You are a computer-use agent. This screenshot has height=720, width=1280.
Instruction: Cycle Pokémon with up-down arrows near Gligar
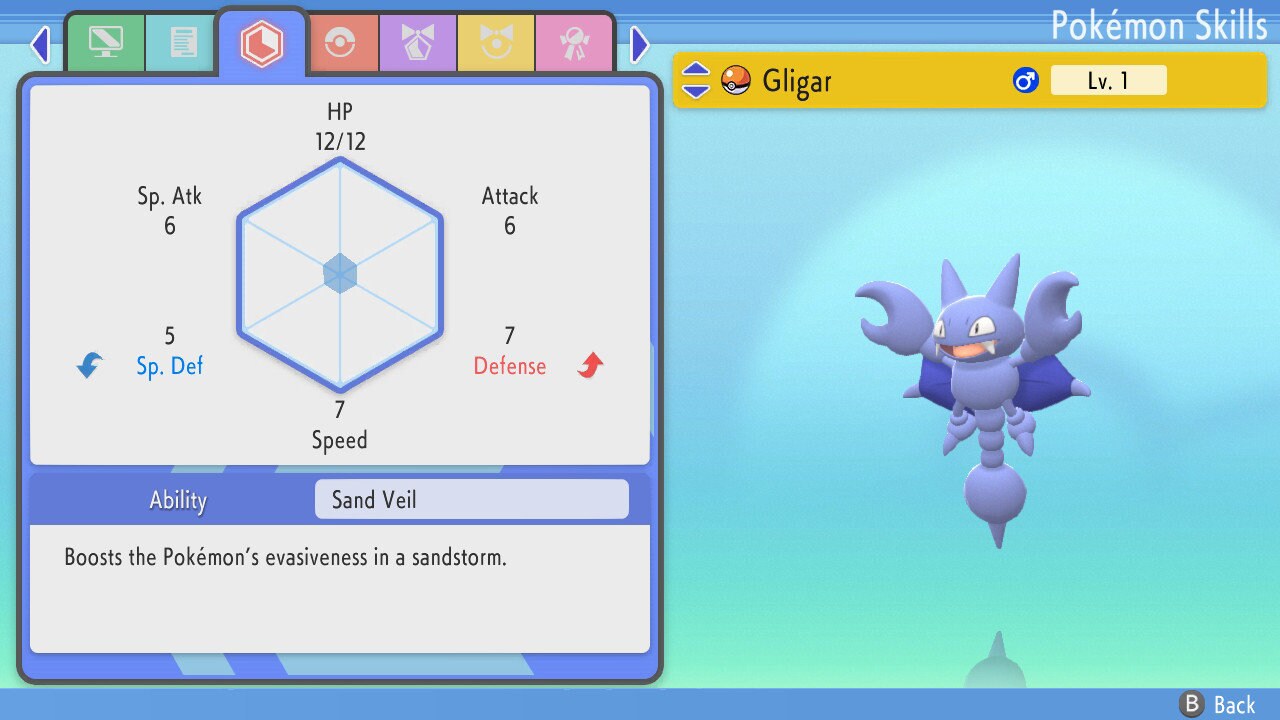tap(696, 81)
